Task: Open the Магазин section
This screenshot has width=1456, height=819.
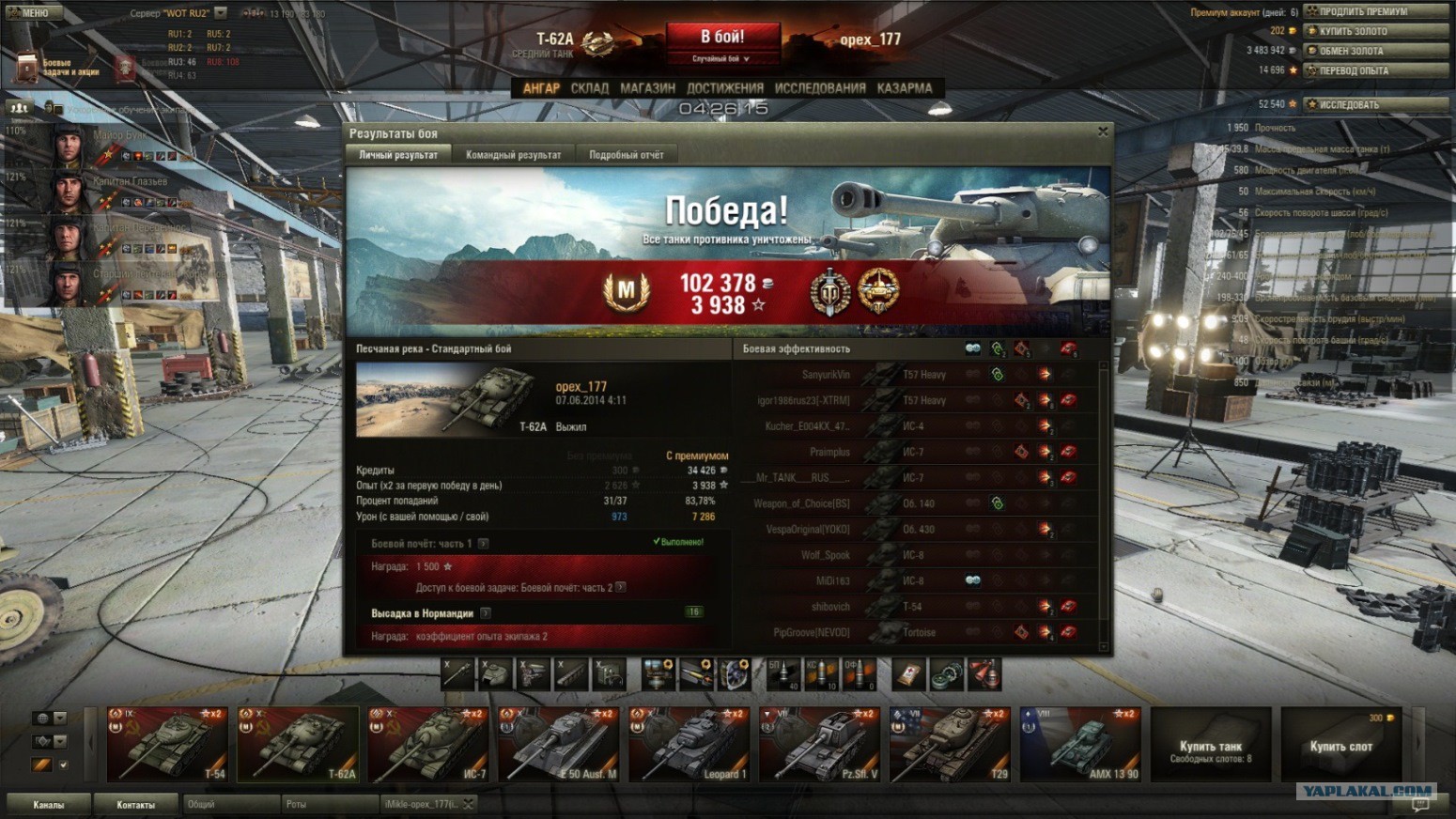Action: 647,88
